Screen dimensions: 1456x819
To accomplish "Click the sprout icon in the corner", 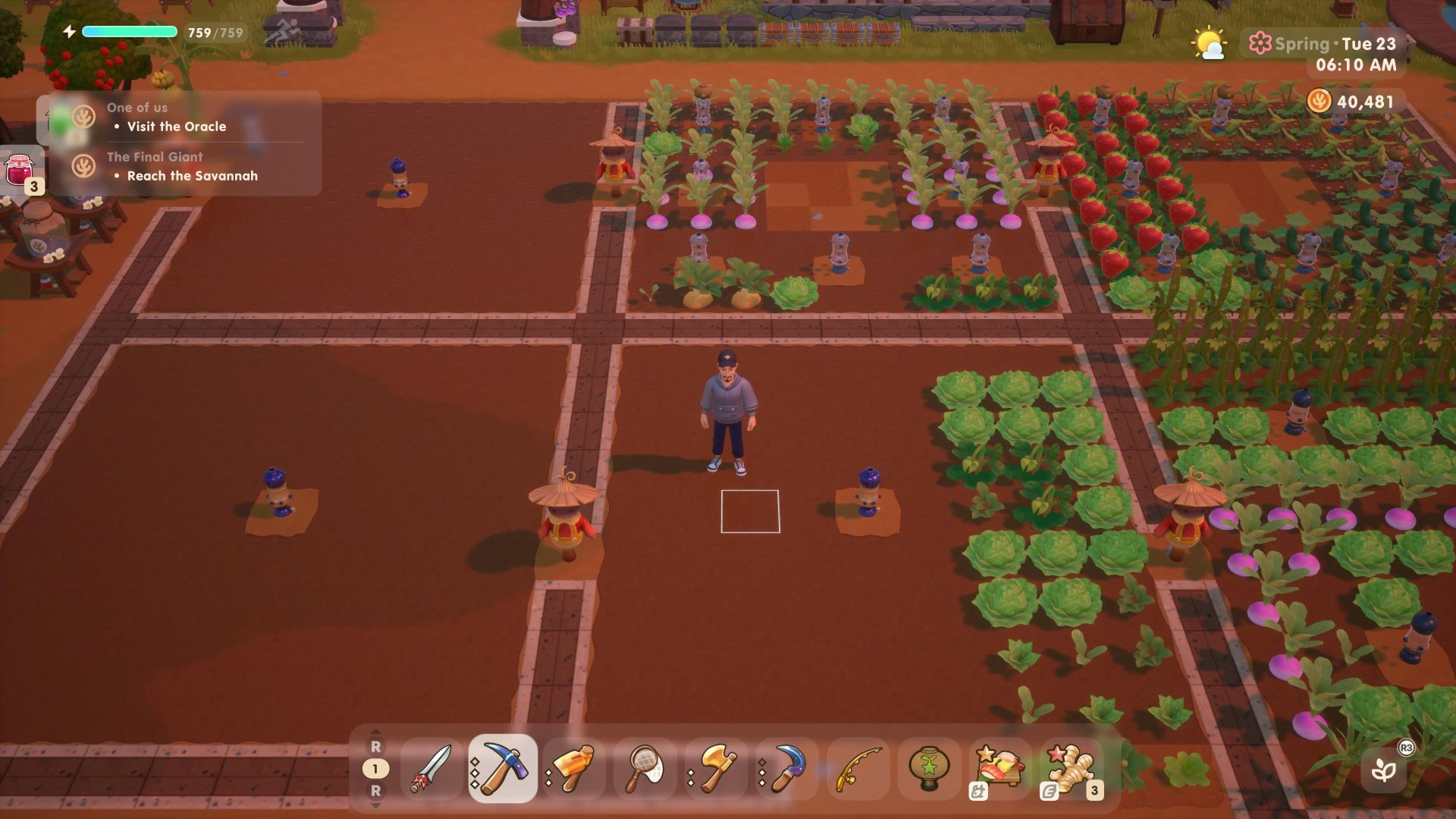I will click(x=1384, y=770).
